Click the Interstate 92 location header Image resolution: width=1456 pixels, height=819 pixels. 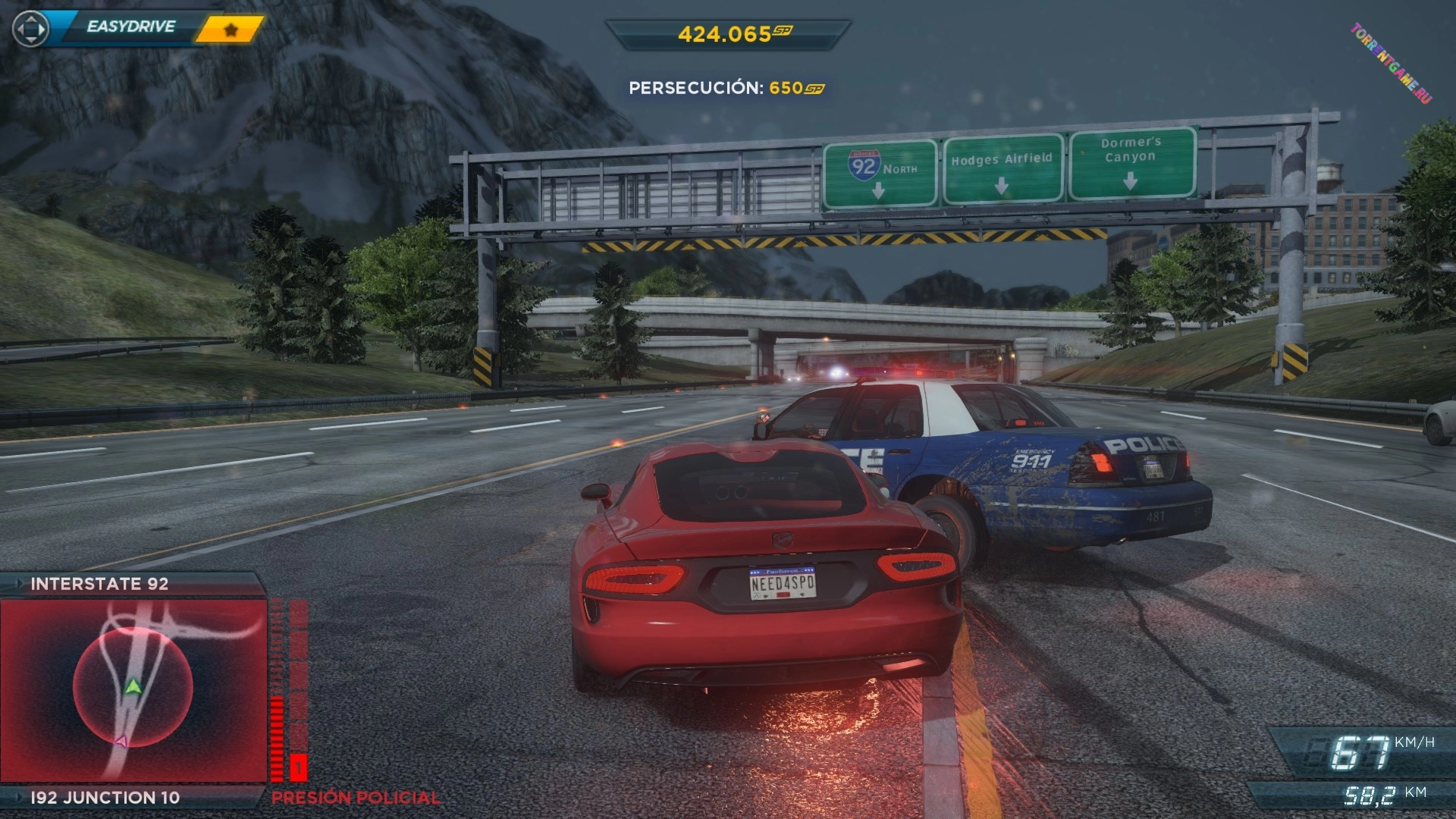pos(99,584)
